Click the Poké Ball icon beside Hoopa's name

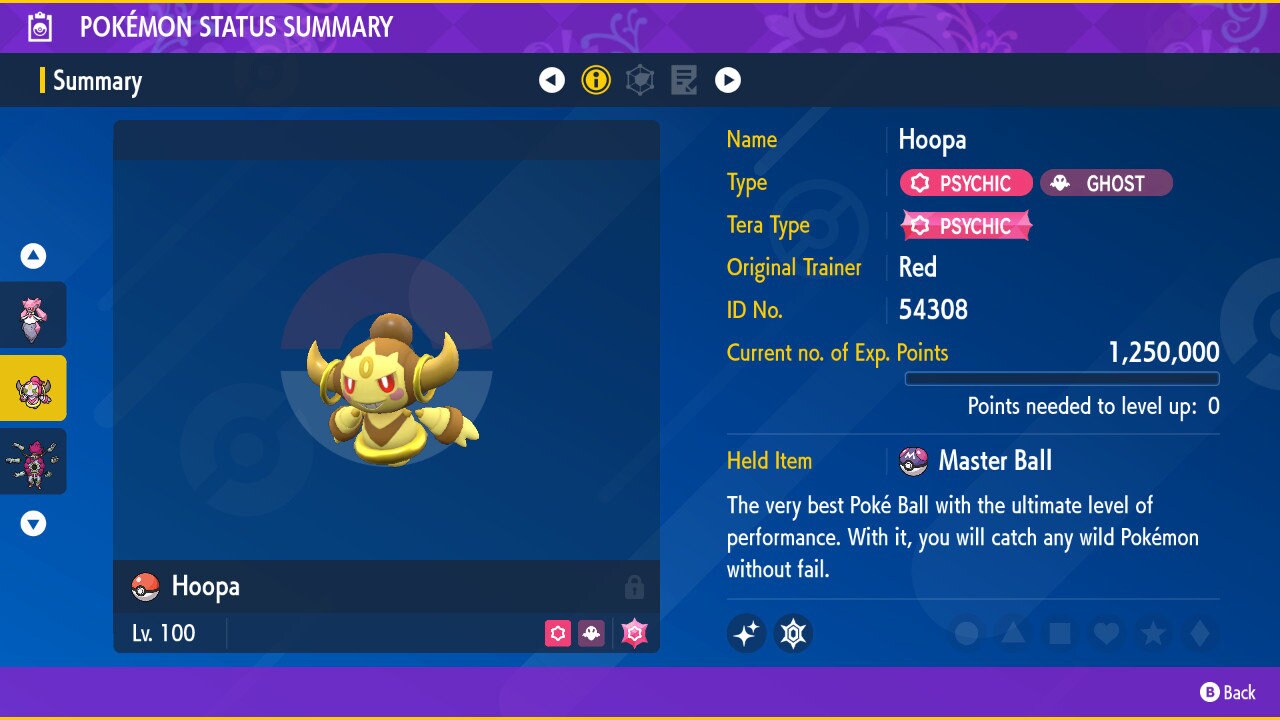pos(145,587)
